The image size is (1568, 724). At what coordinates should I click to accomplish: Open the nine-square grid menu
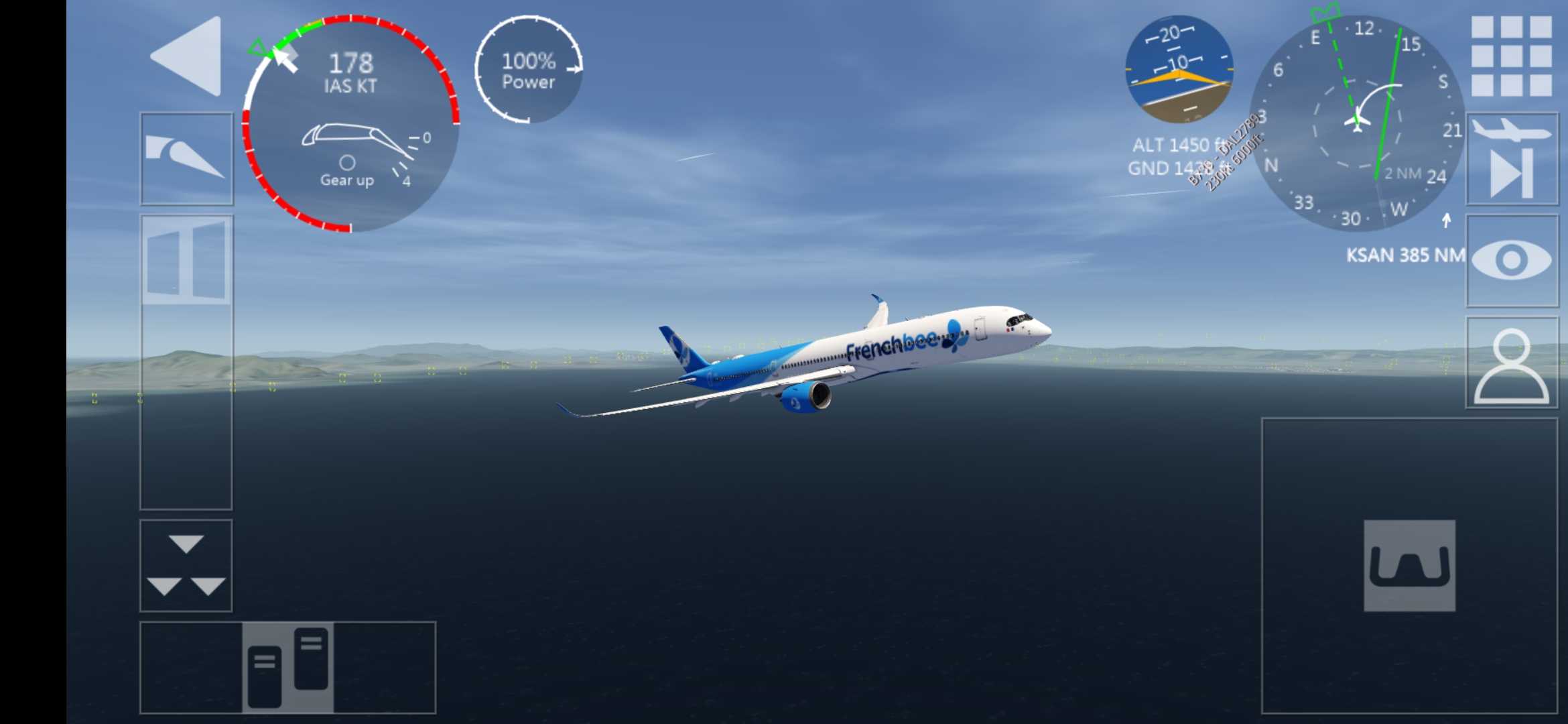click(x=1511, y=56)
